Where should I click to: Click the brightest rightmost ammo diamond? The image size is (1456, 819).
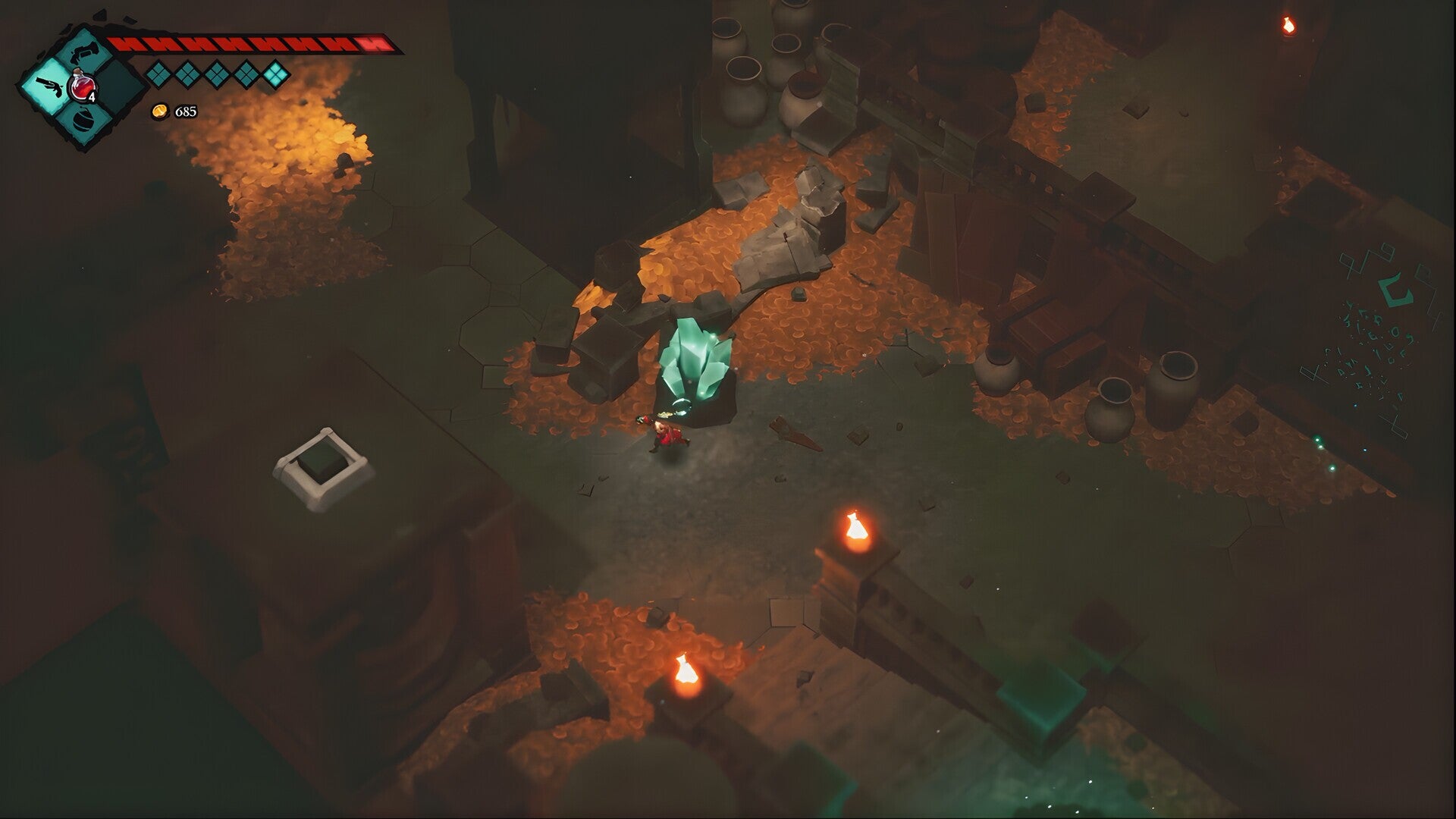click(276, 76)
